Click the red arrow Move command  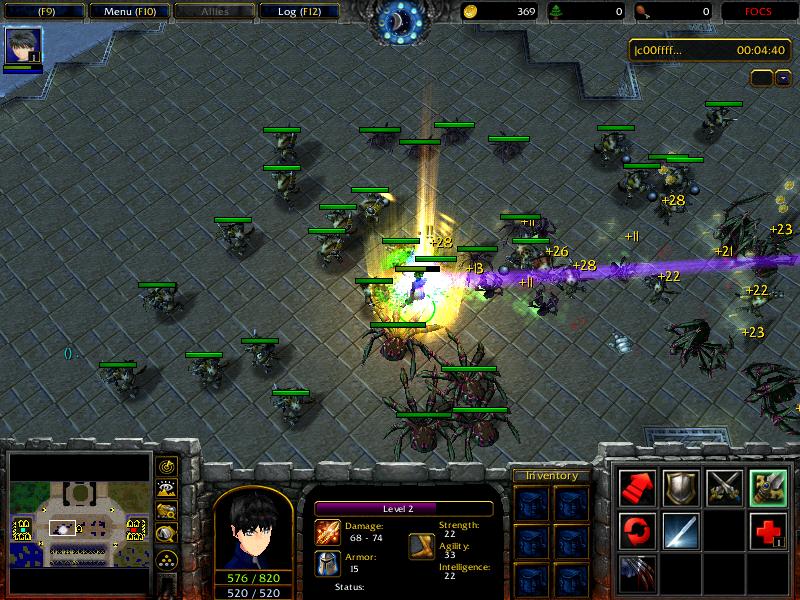tap(638, 487)
